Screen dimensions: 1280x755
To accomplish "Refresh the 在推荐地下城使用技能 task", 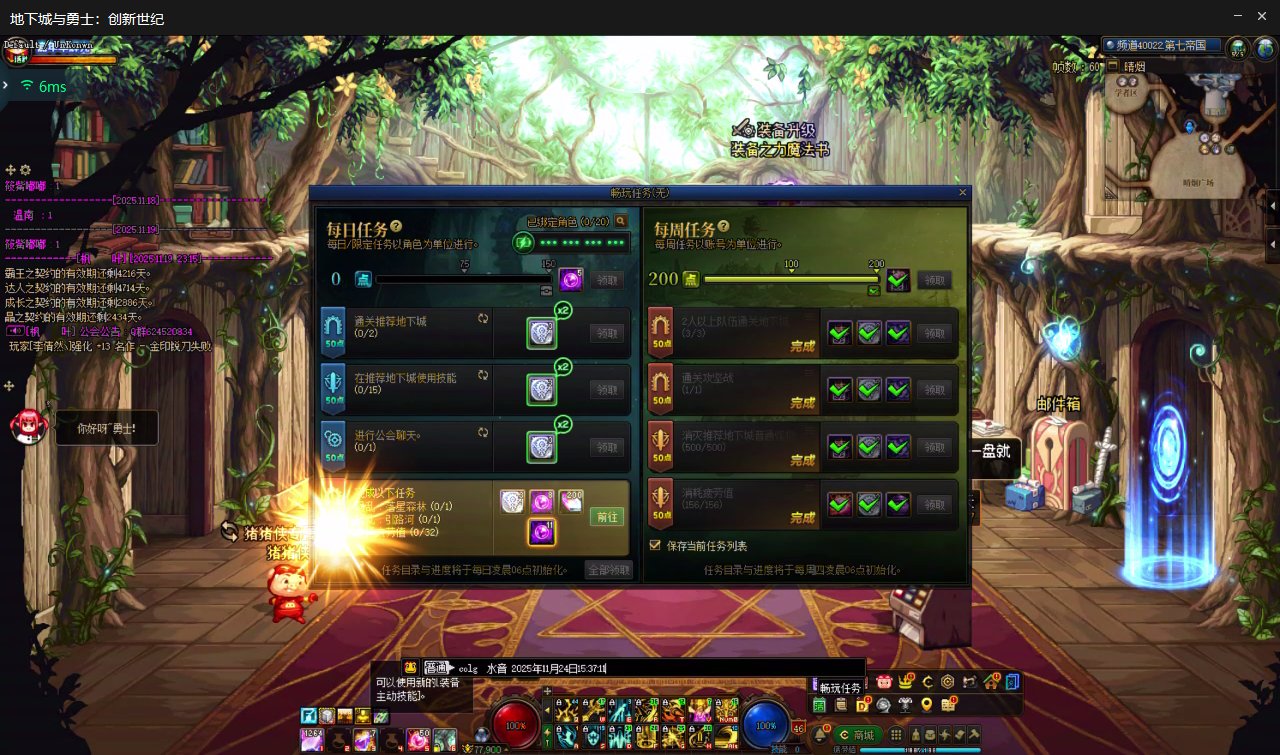I will (x=483, y=375).
